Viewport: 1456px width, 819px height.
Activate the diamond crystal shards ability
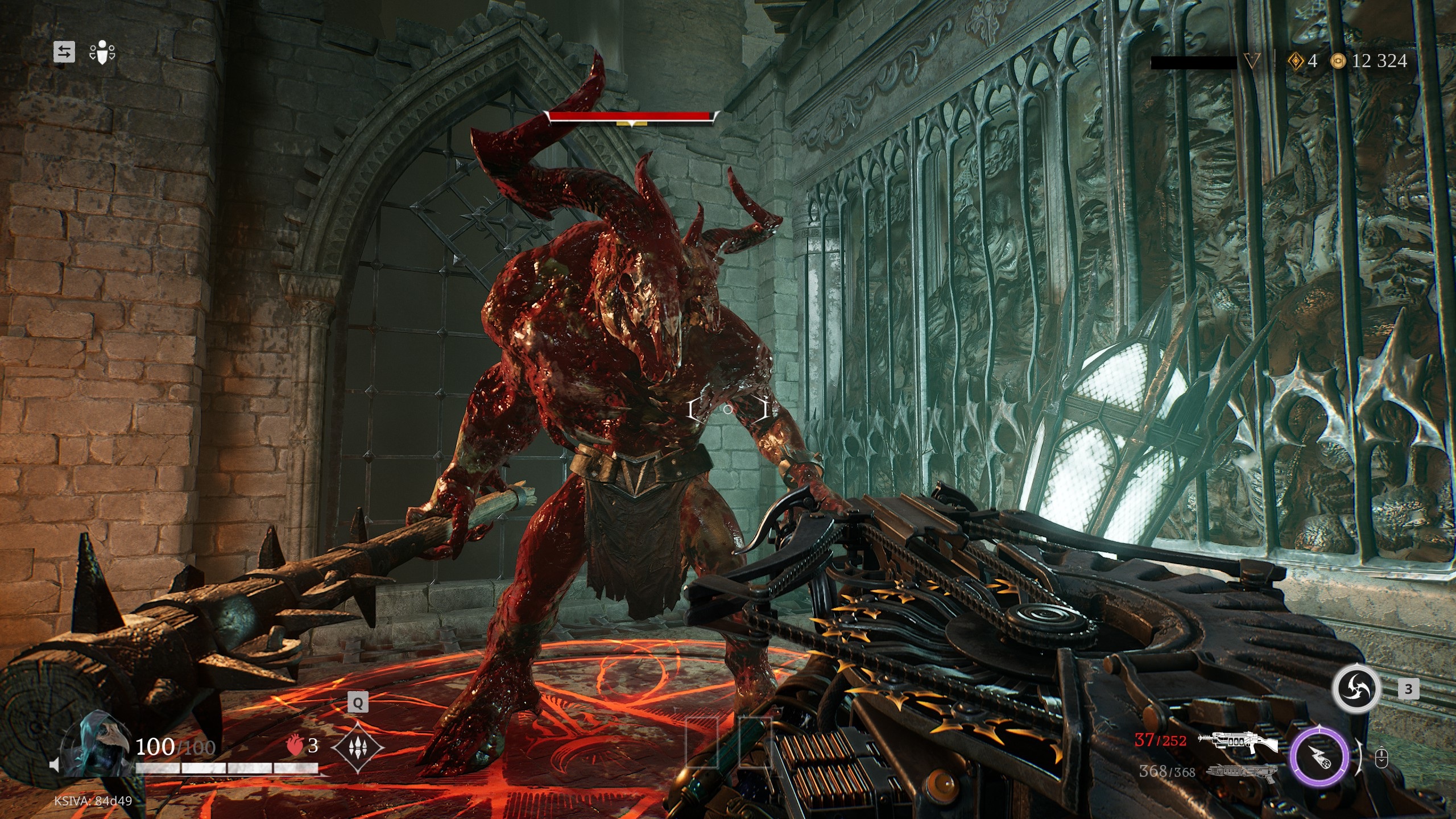[358, 747]
